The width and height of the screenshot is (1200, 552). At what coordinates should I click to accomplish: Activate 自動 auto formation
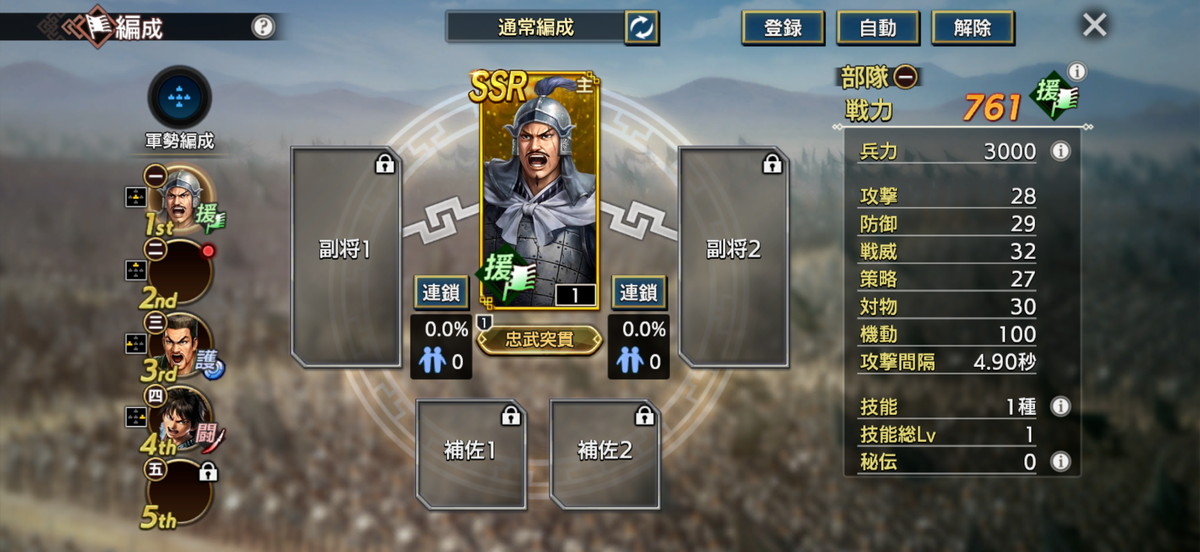click(877, 28)
